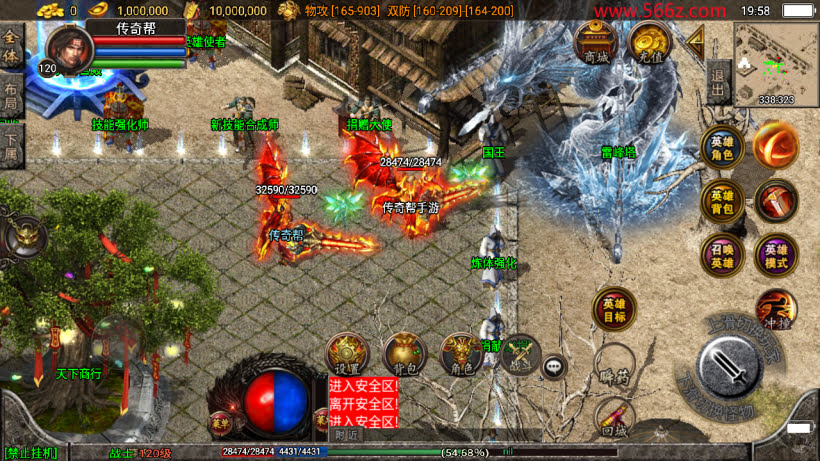The image size is (820, 461).
Task: Open the chat speech bubble
Action: tap(554, 367)
